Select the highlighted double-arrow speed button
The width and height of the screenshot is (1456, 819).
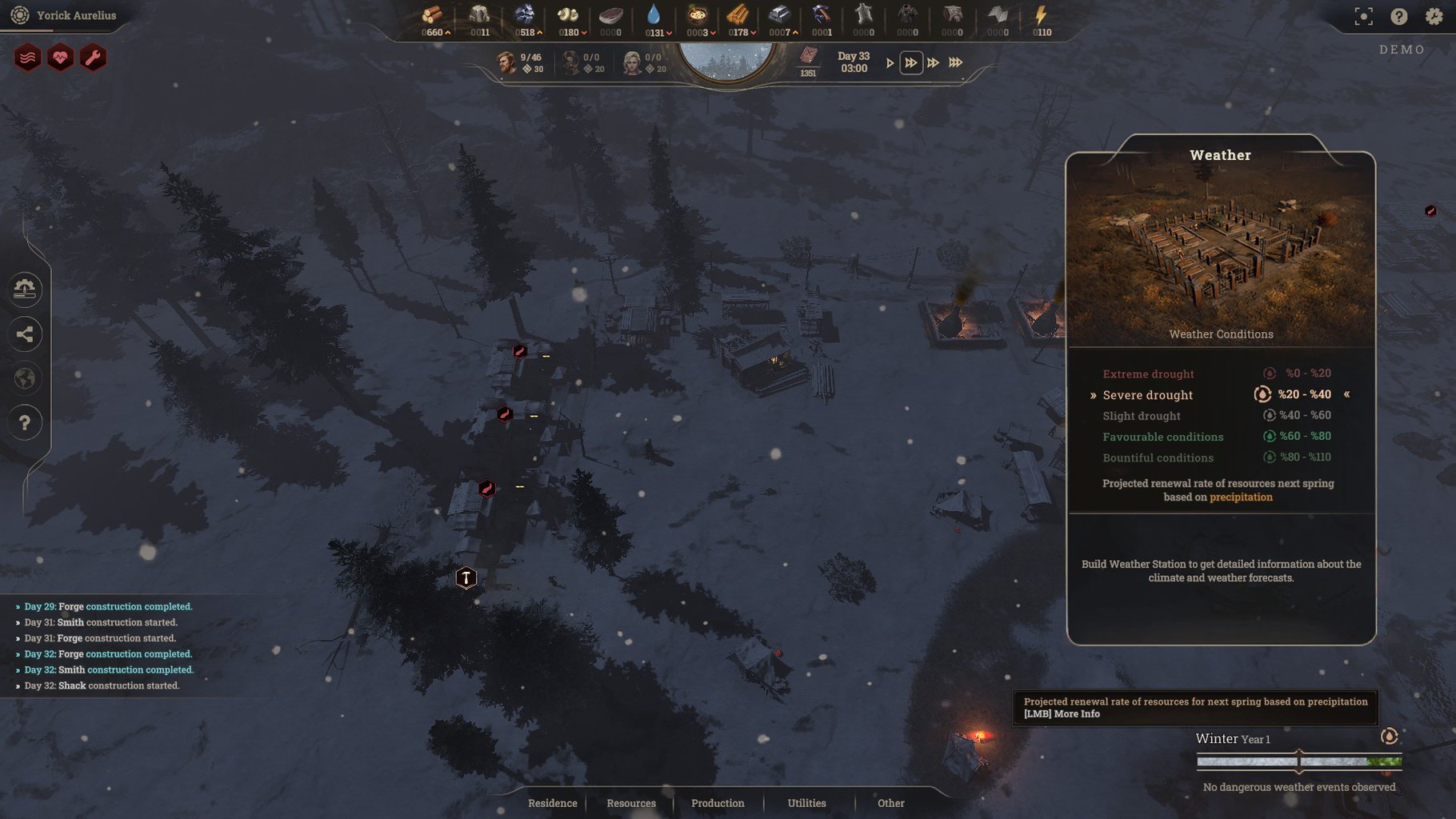click(910, 62)
